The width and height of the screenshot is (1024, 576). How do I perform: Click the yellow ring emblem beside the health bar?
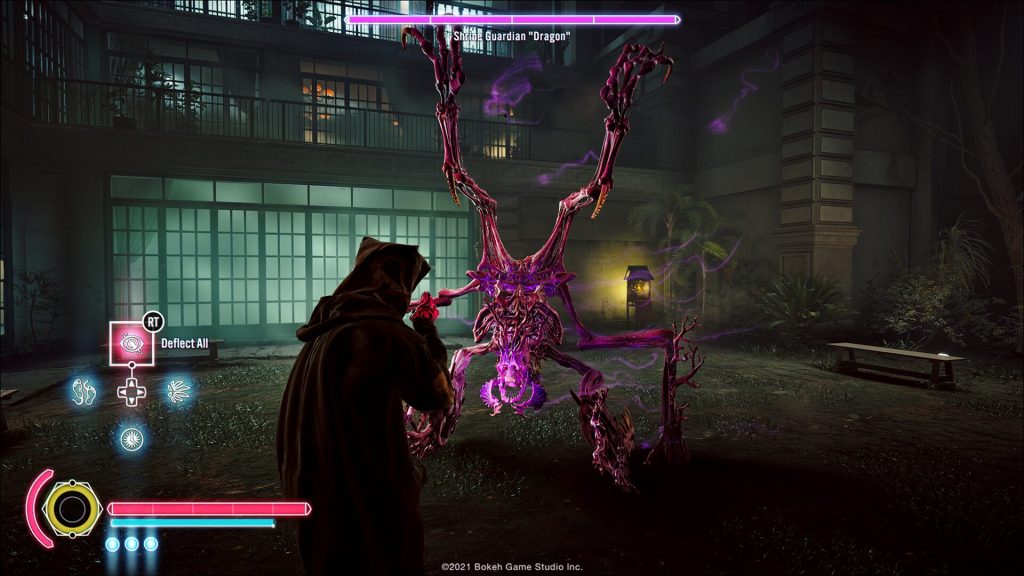(73, 509)
